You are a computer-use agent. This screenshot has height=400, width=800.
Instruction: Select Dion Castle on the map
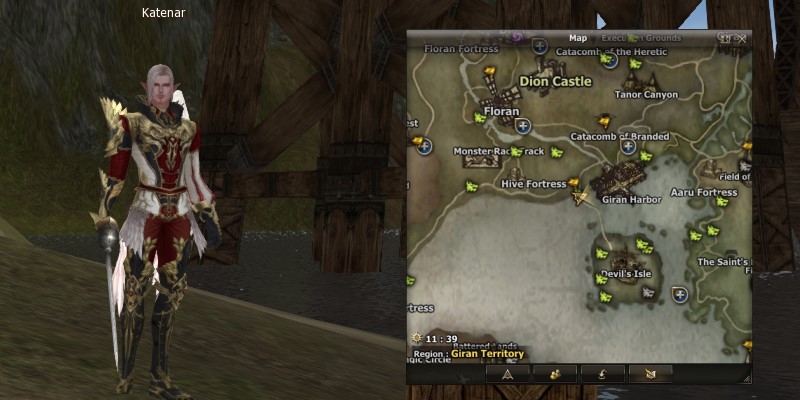pyautogui.click(x=556, y=81)
